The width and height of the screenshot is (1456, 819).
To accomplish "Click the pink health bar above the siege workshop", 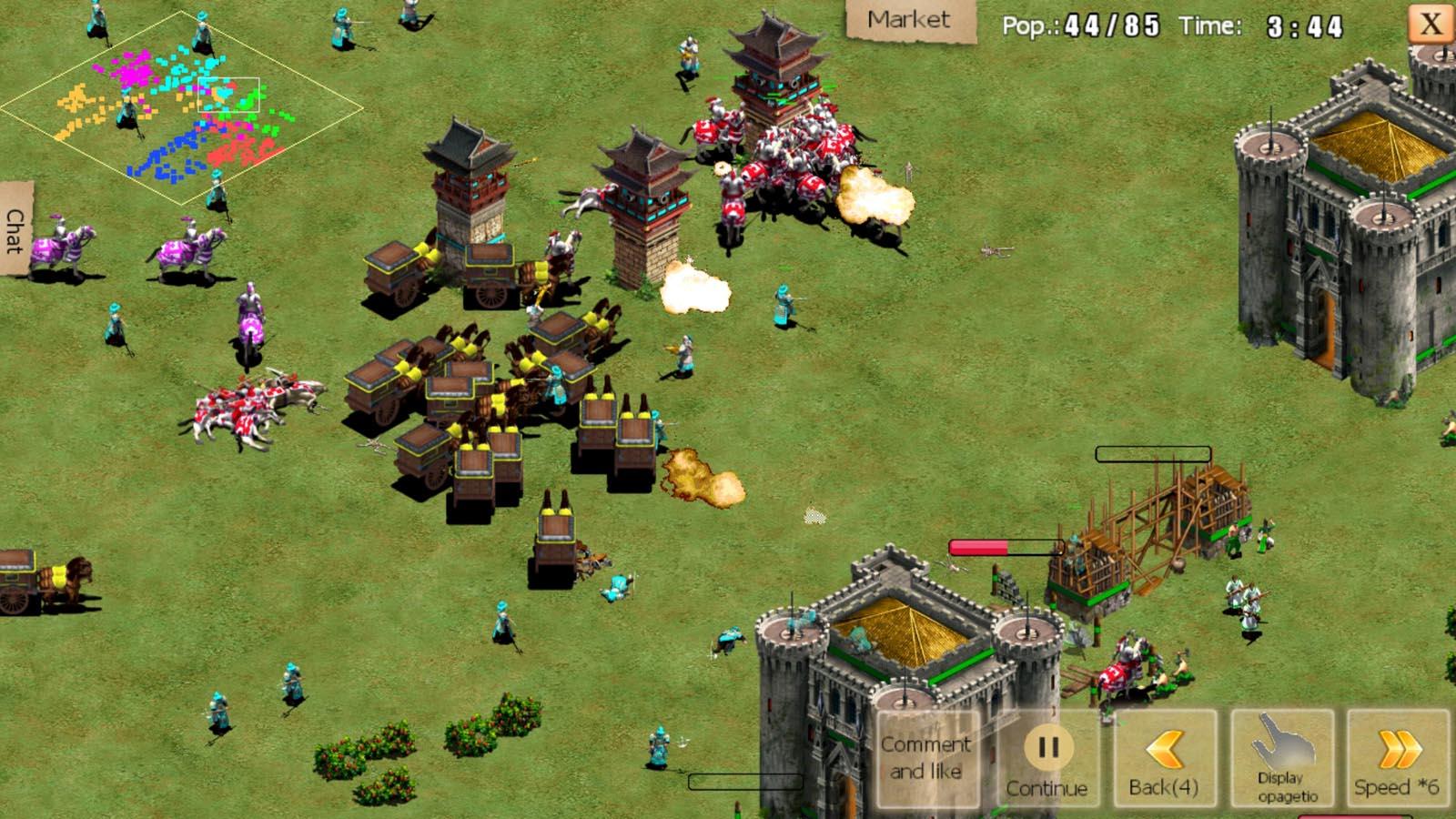I will (1008, 546).
